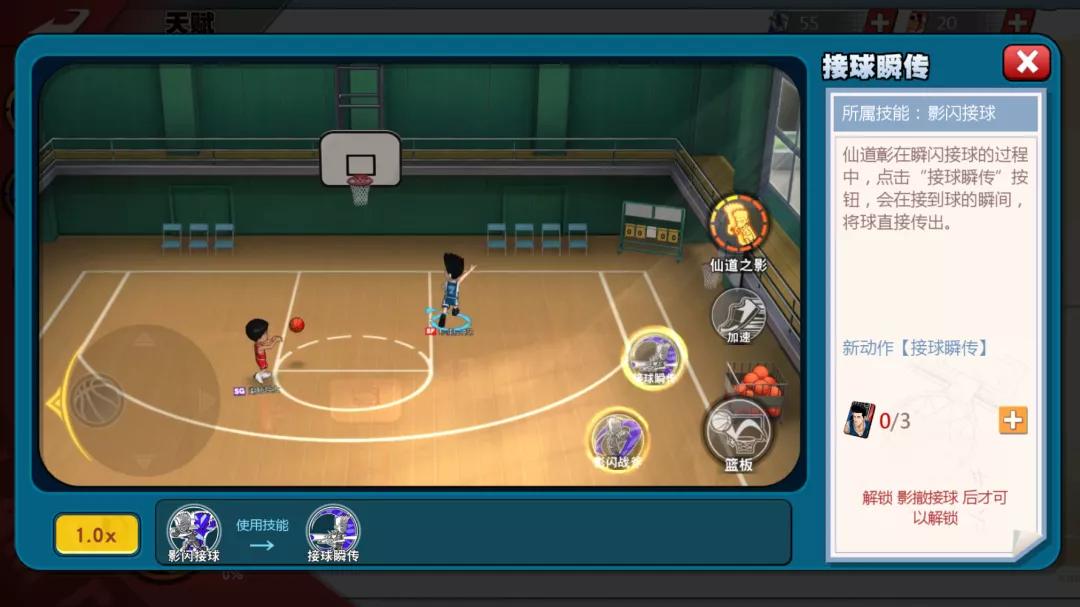This screenshot has height=607, width=1080.
Task: Tap the 加速 sprint shoe button
Action: (x=738, y=313)
